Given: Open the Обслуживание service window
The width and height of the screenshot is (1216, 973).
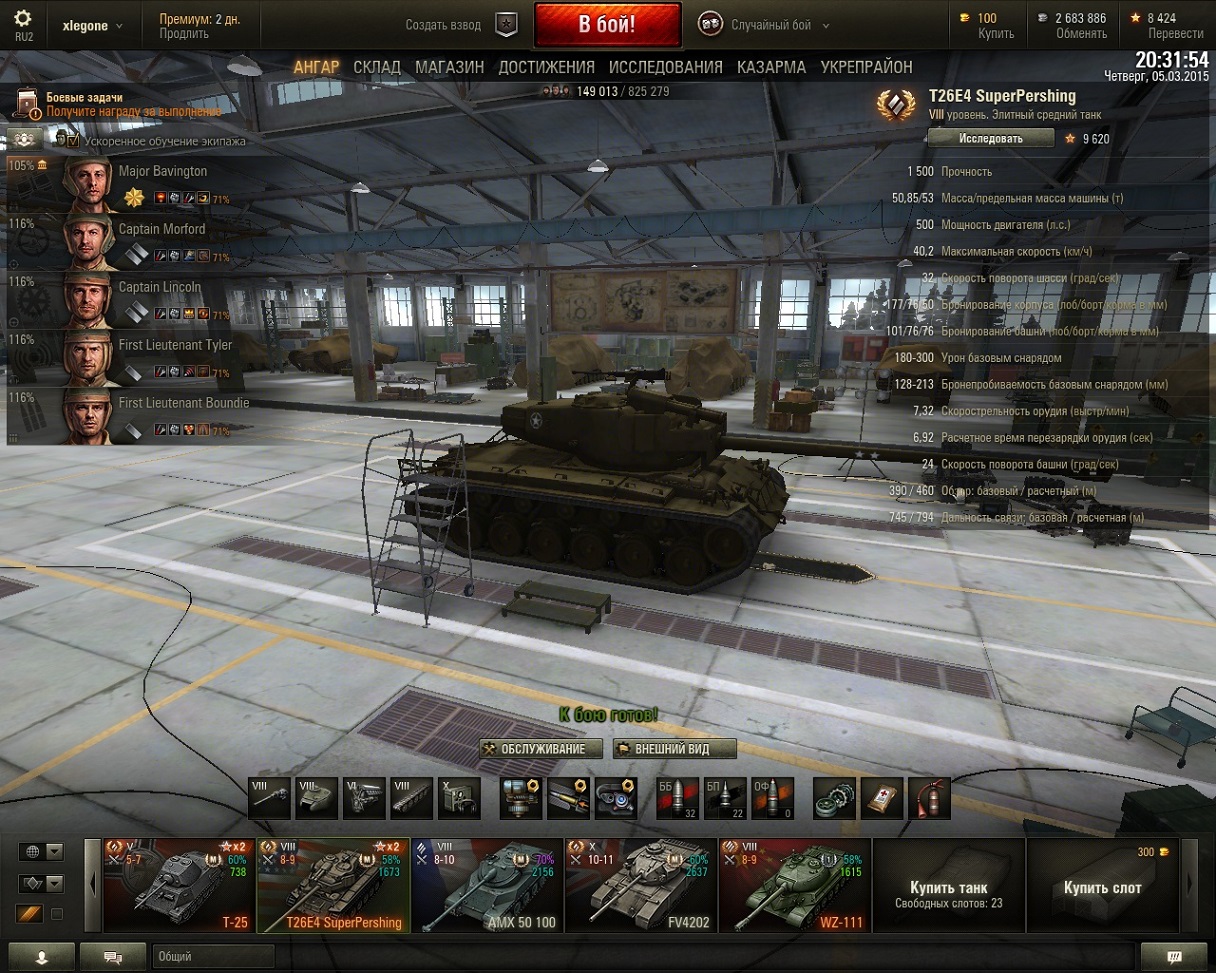Looking at the screenshot, I should click(x=541, y=749).
